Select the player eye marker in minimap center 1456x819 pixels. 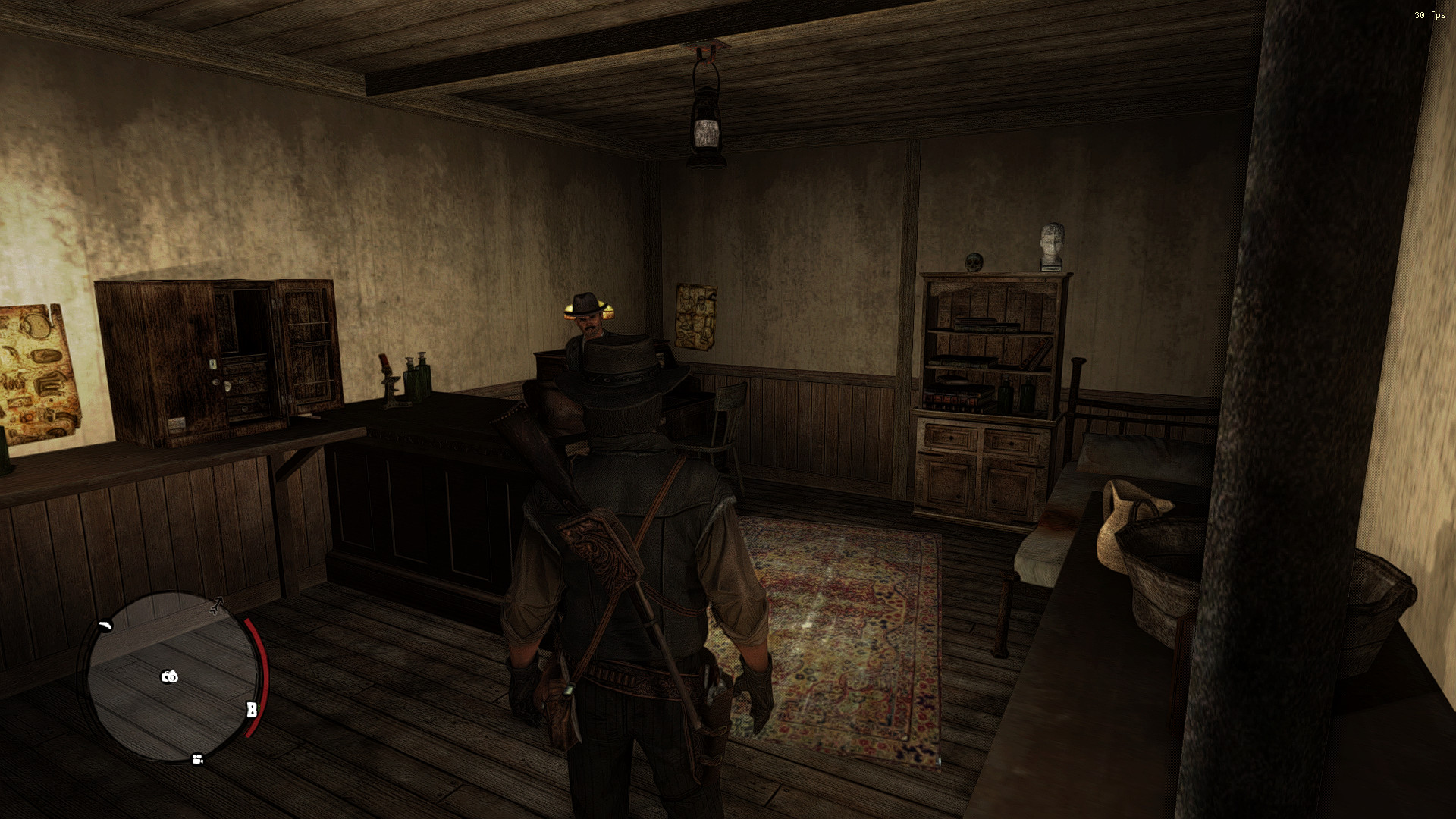click(170, 676)
